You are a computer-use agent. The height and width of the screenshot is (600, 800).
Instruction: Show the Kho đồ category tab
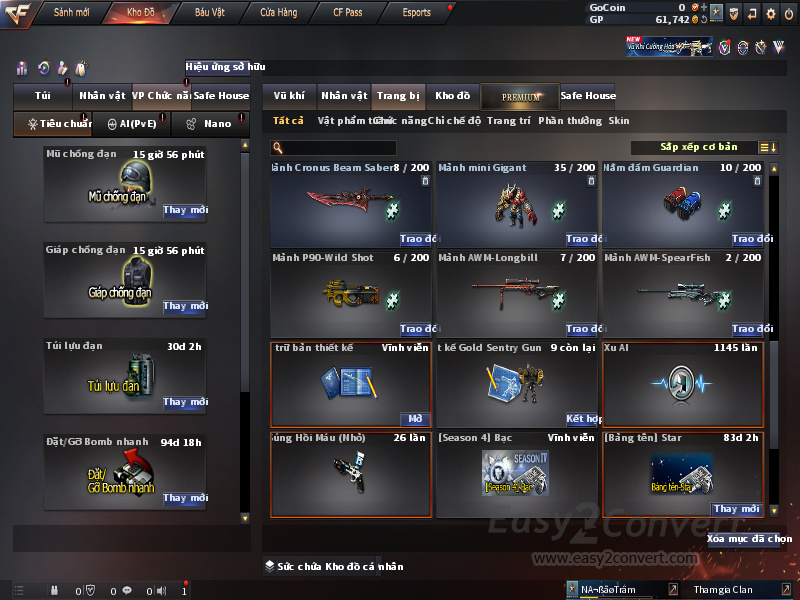click(x=452, y=96)
